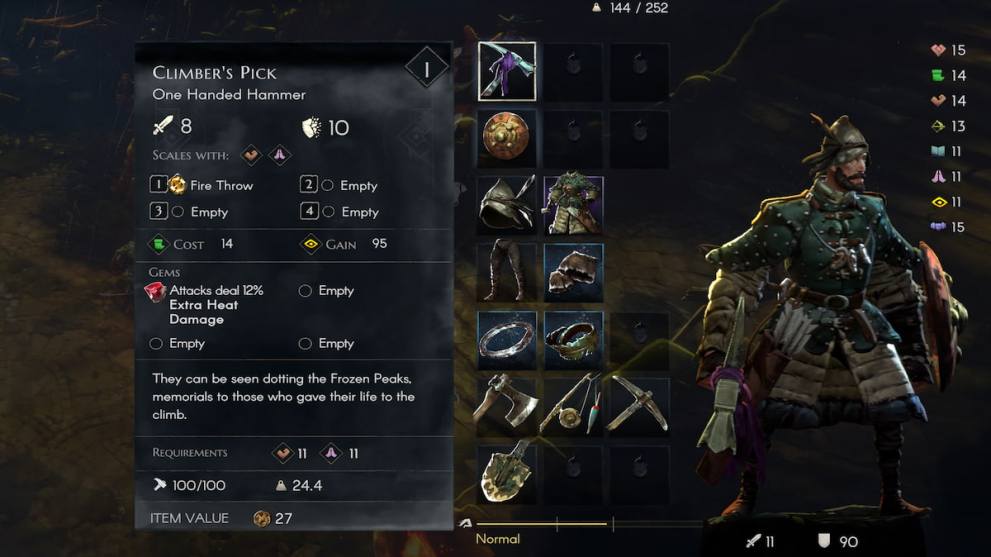Select the gauntlets slot
Screen dimensions: 991x557
click(x=574, y=272)
